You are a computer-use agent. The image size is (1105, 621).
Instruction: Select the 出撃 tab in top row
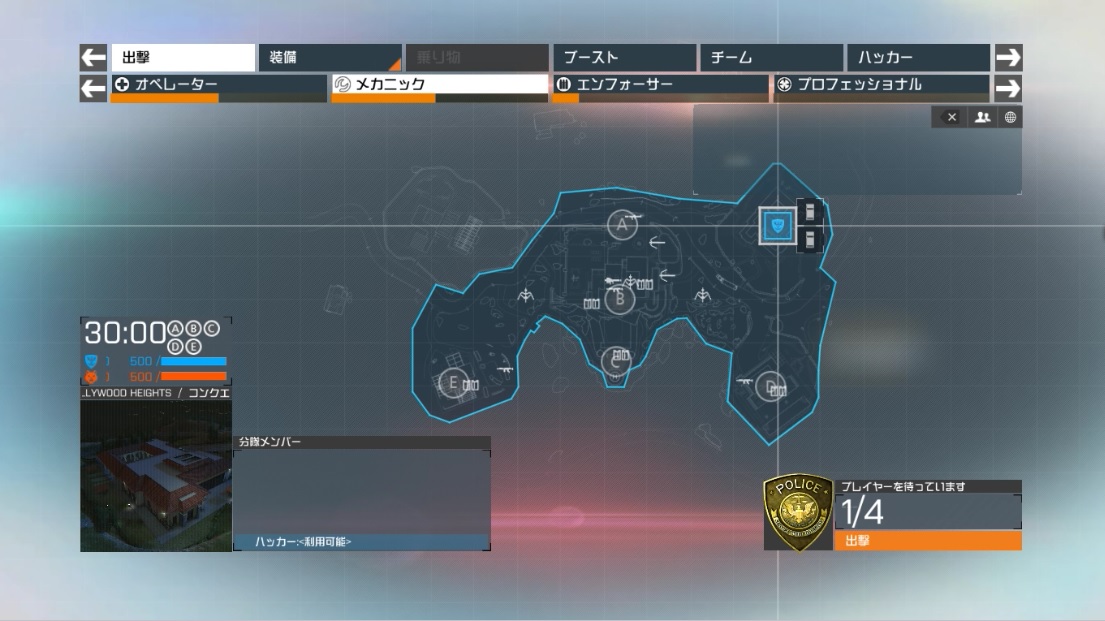pyautogui.click(x=182, y=58)
